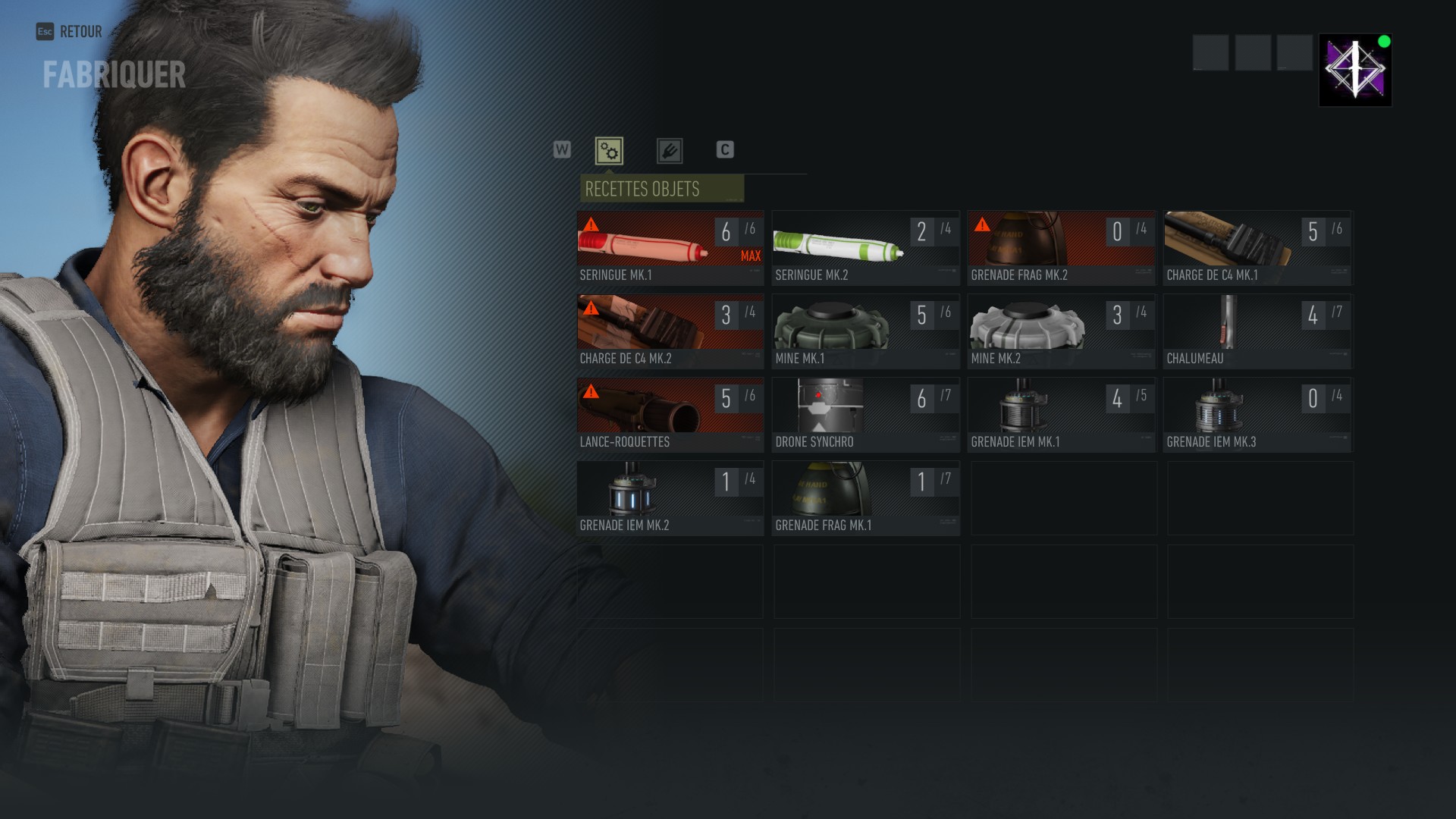This screenshot has height=819, width=1456.
Task: Select the Lance-Roquettes recipe
Action: pyautogui.click(x=670, y=415)
